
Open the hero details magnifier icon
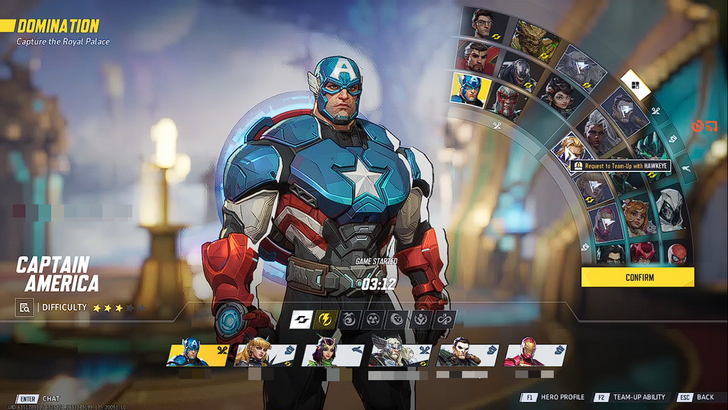tap(25, 308)
